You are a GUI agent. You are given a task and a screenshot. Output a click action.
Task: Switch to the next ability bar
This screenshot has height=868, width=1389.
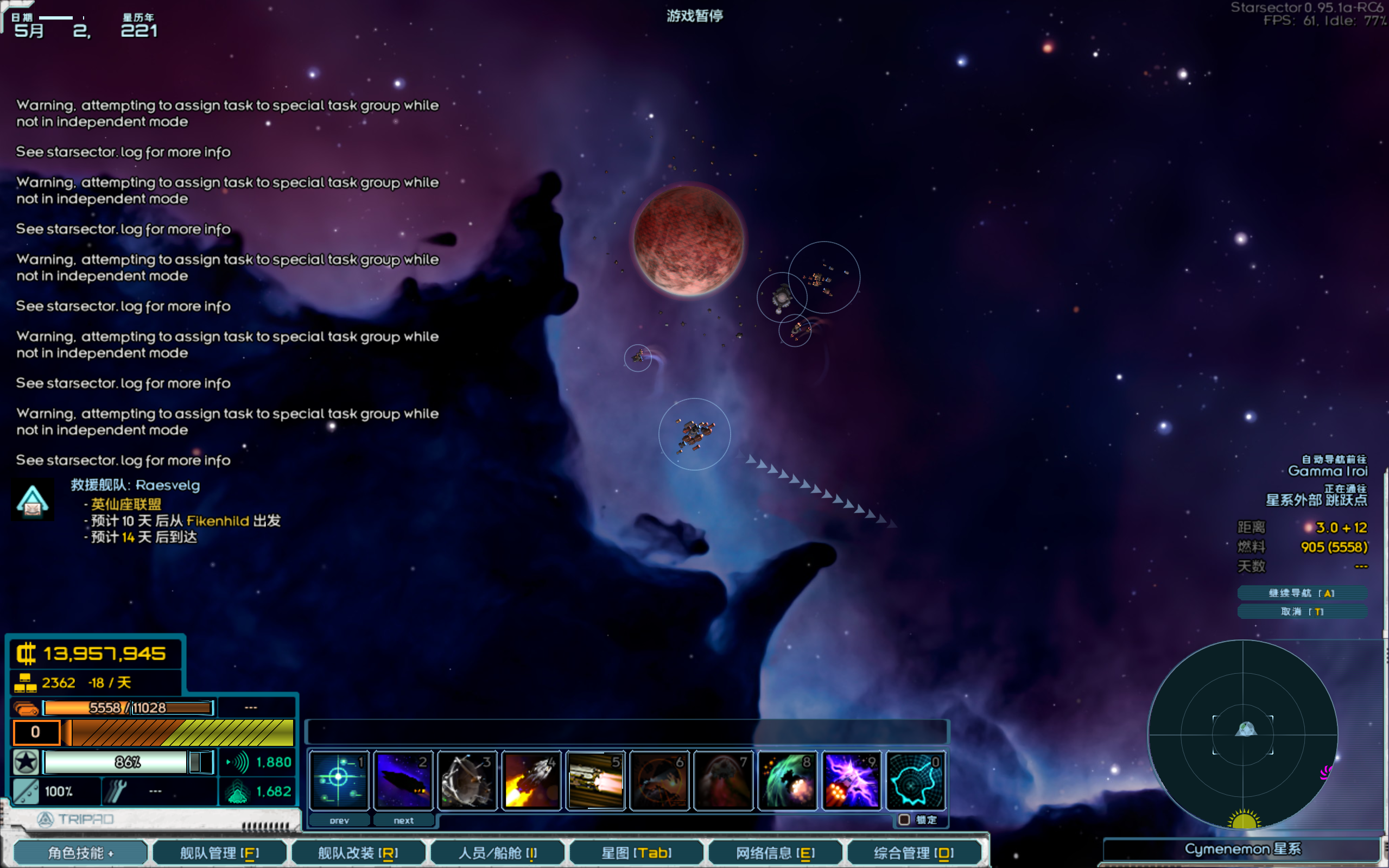(403, 820)
